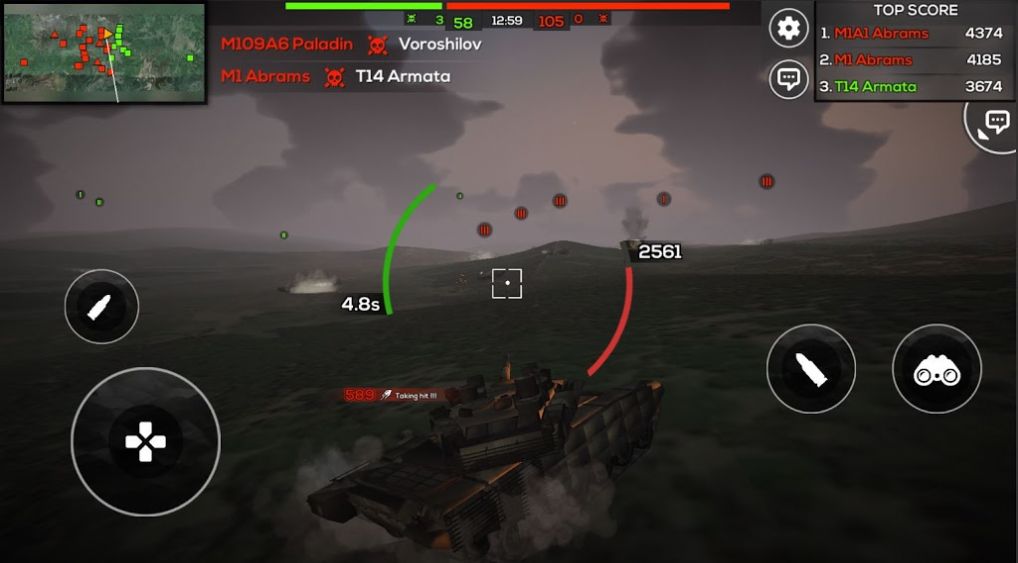Open the battlefield minimap
The width and height of the screenshot is (1018, 563).
click(x=104, y=52)
